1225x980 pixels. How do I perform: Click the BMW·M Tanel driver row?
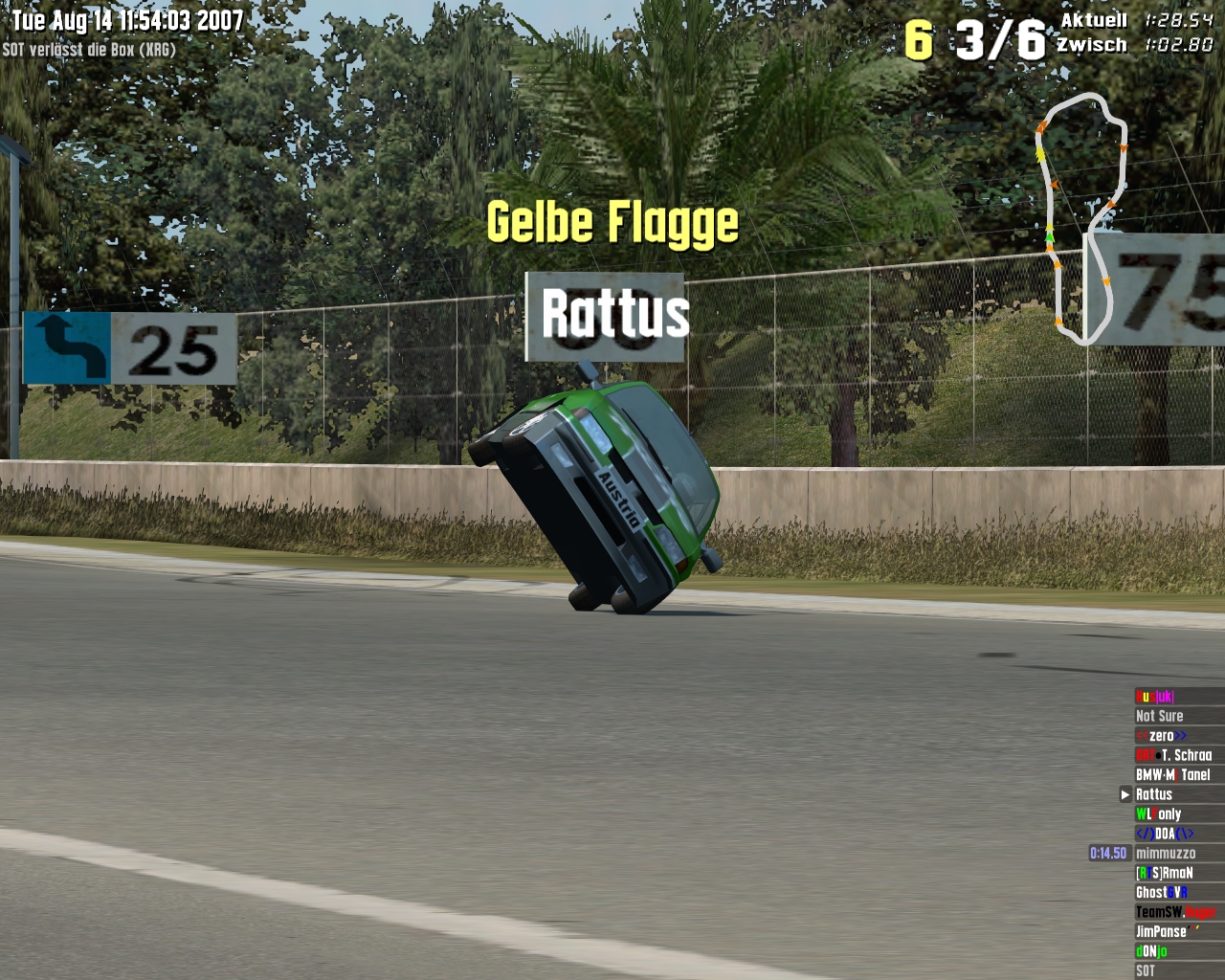pyautogui.click(x=1173, y=775)
